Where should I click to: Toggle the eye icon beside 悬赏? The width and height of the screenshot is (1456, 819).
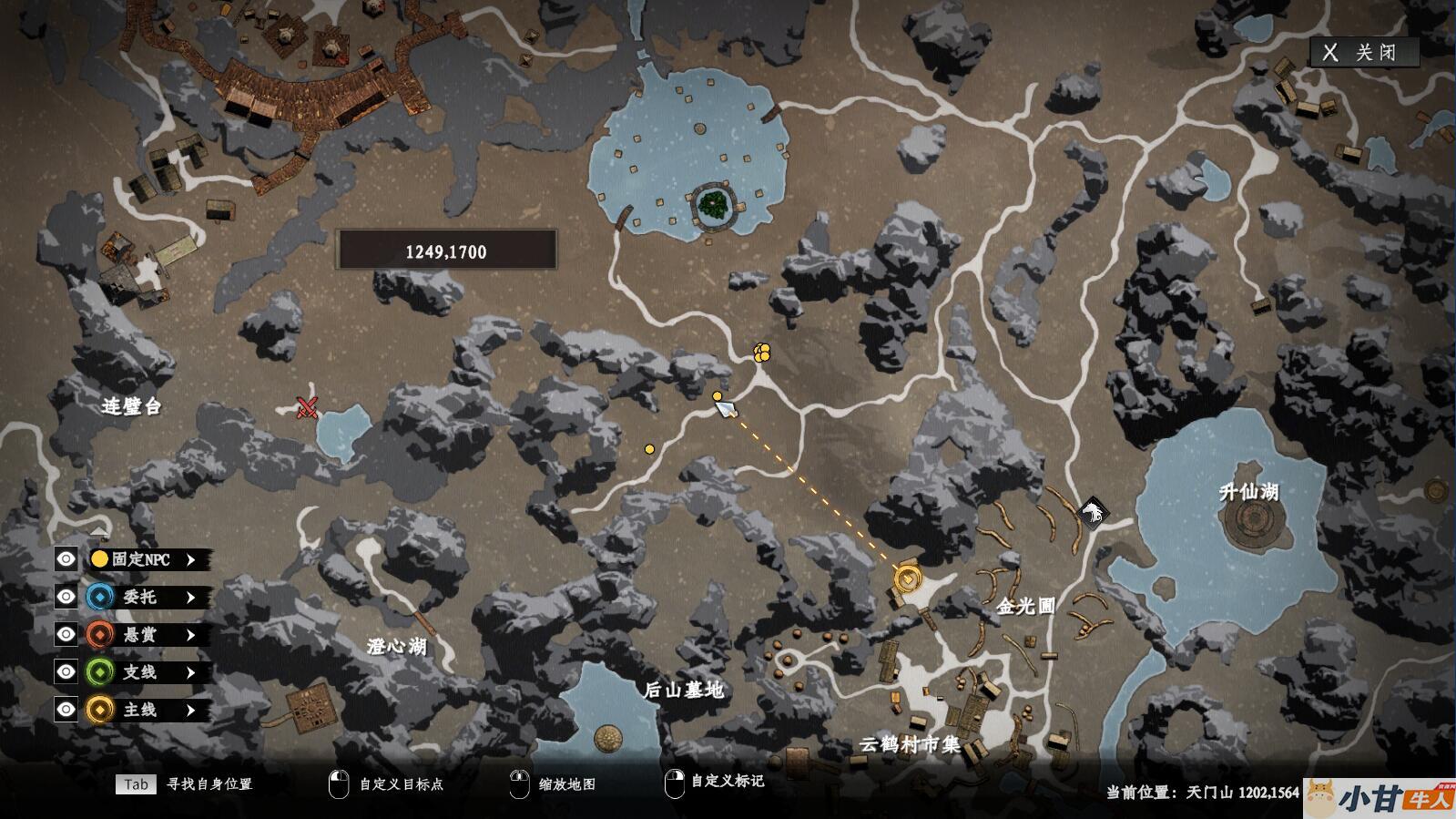point(66,634)
